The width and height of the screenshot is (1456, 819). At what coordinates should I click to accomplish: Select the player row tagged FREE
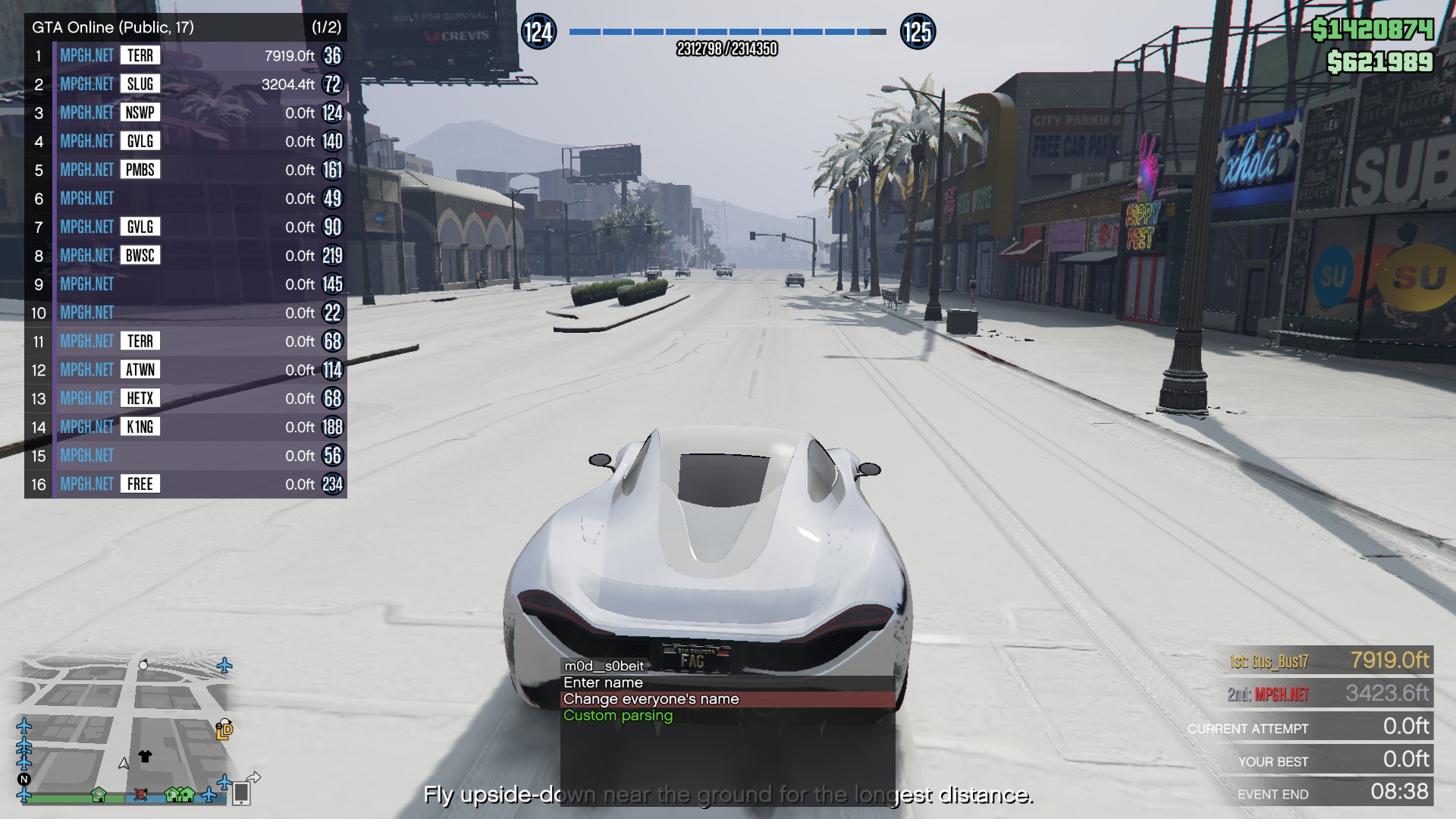(x=185, y=484)
